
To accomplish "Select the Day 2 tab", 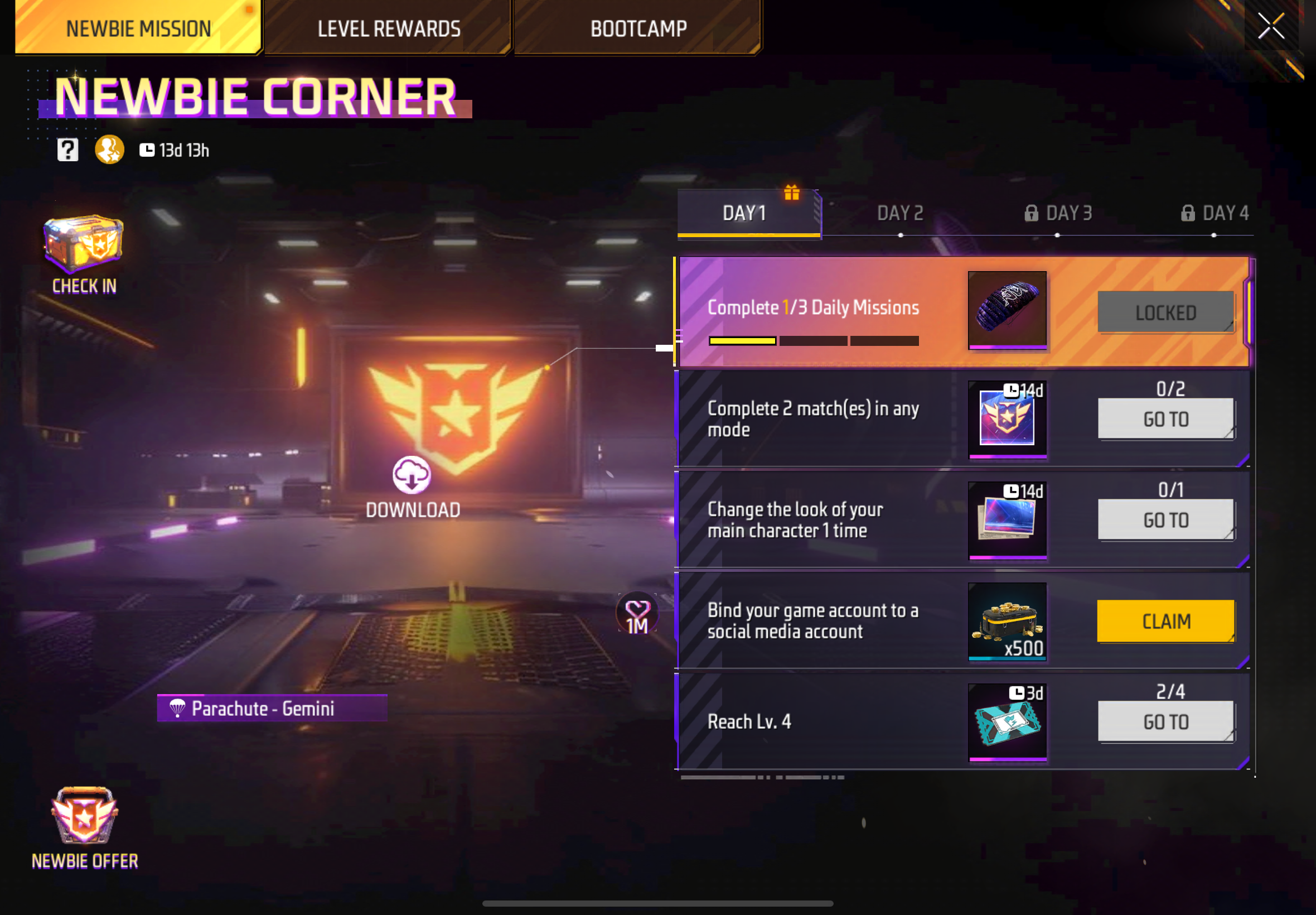I will click(x=901, y=213).
